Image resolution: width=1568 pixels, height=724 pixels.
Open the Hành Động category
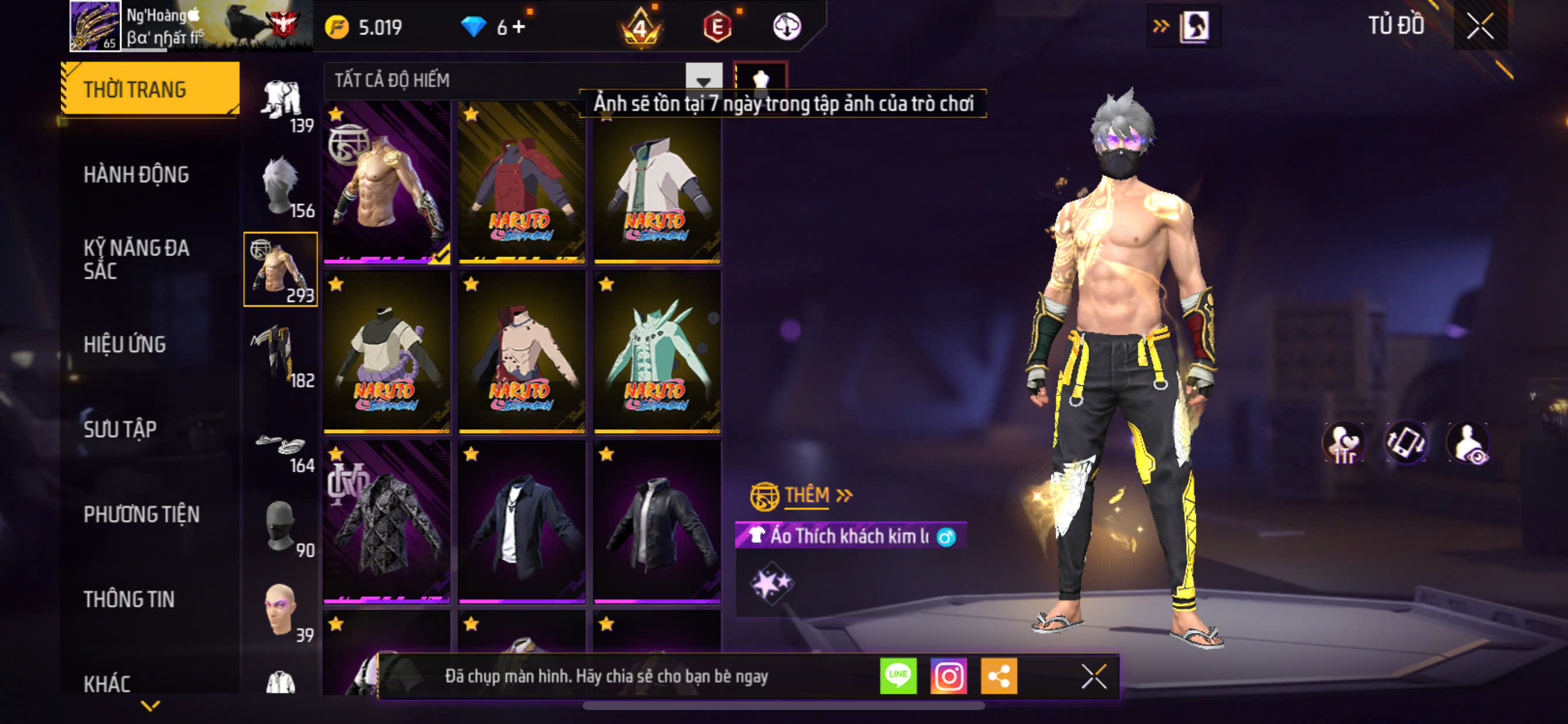(136, 175)
